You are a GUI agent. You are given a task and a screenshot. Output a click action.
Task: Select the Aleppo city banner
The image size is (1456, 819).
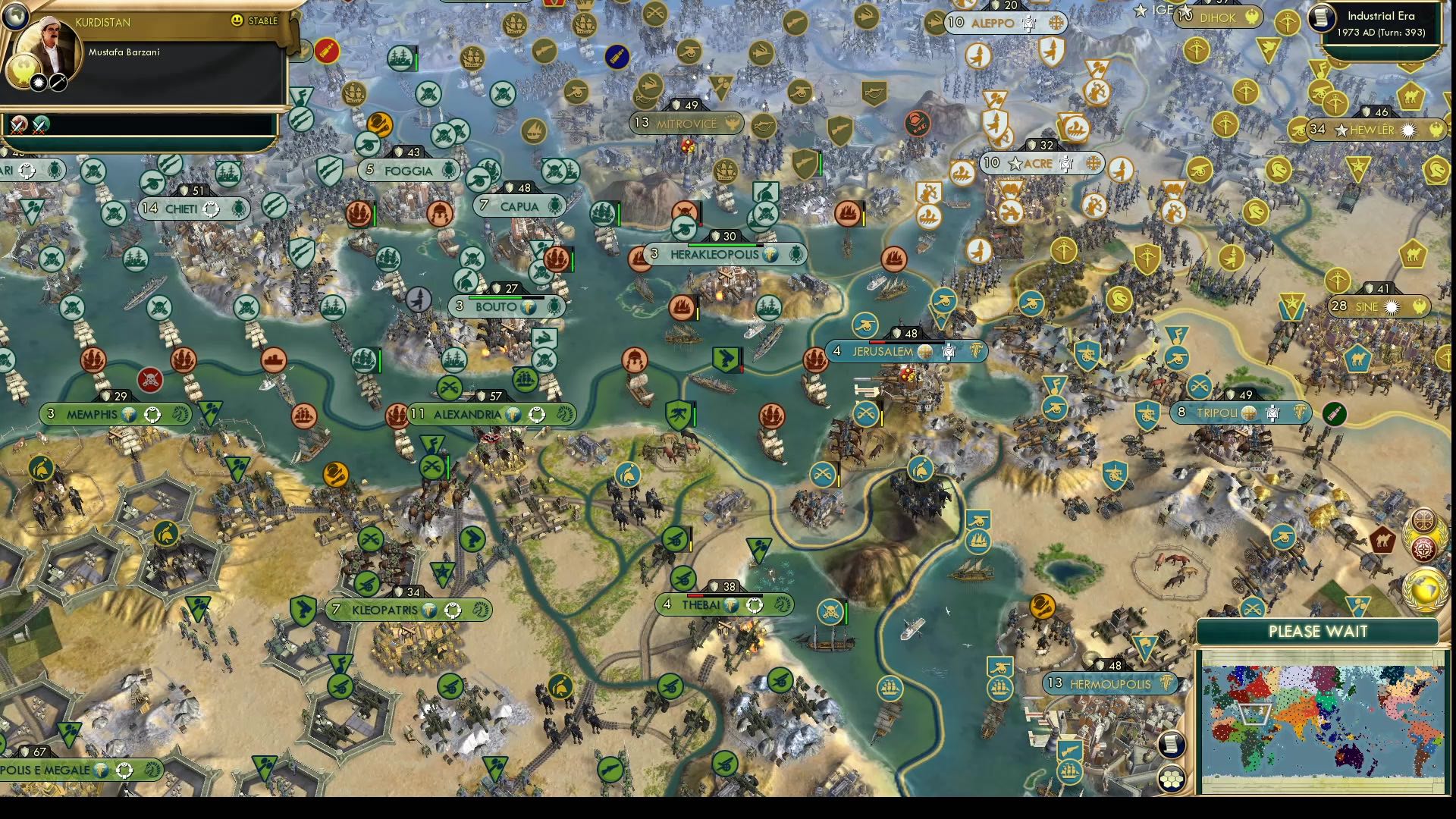(x=993, y=24)
